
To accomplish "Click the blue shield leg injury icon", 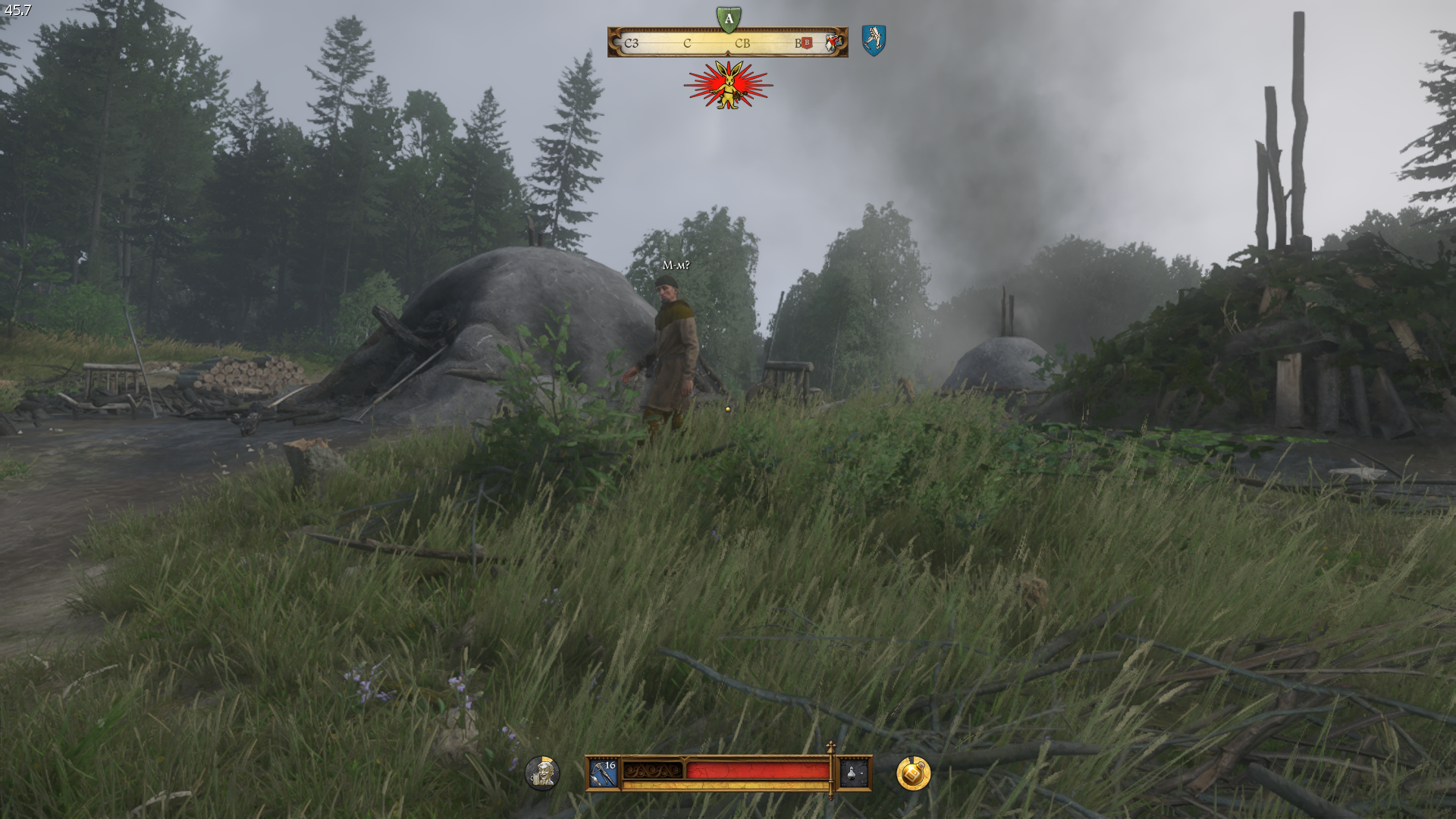I will pyautogui.click(x=874, y=39).
